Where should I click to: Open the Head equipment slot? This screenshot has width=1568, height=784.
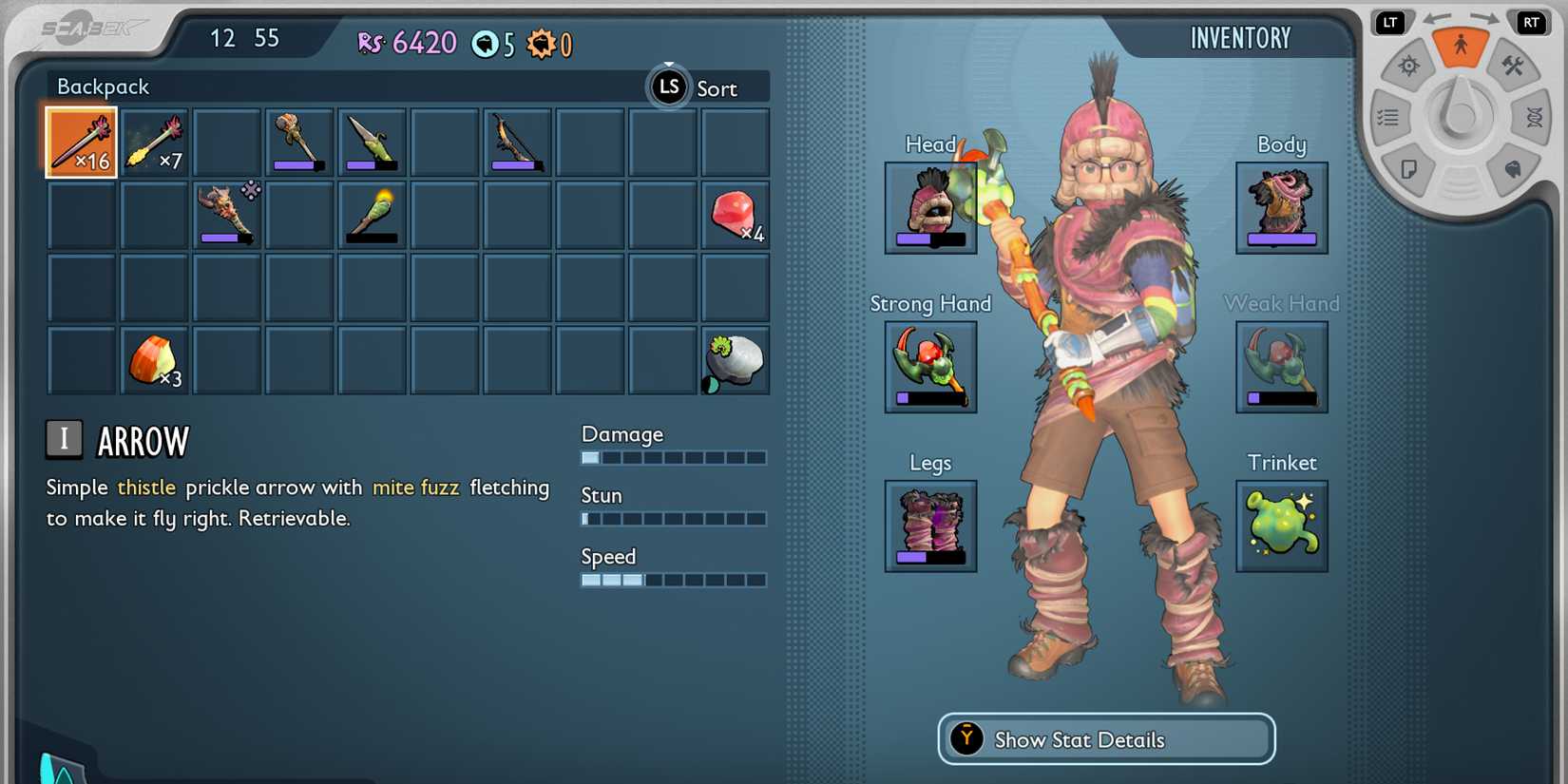pyautogui.click(x=930, y=207)
